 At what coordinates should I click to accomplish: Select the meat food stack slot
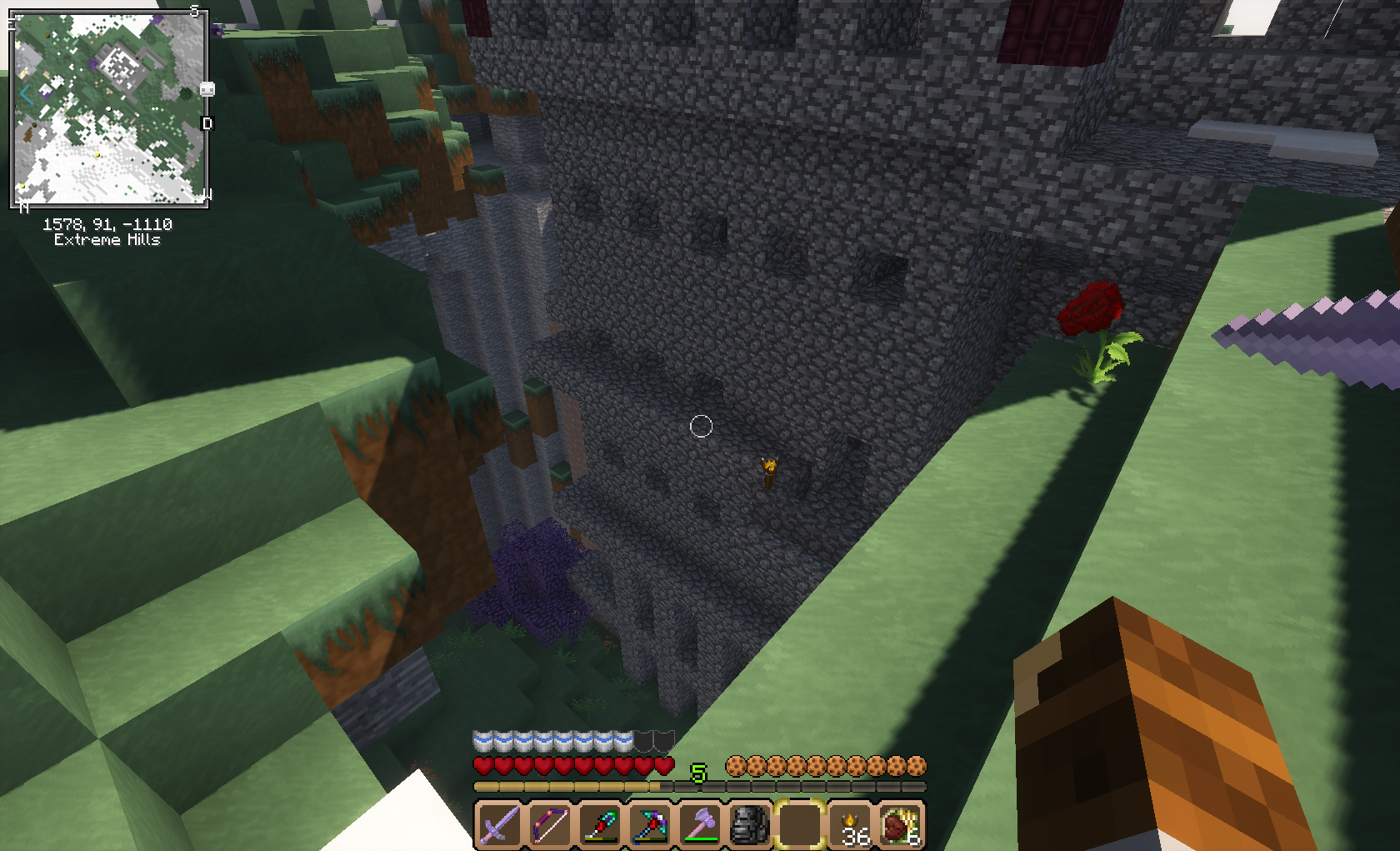point(900,824)
